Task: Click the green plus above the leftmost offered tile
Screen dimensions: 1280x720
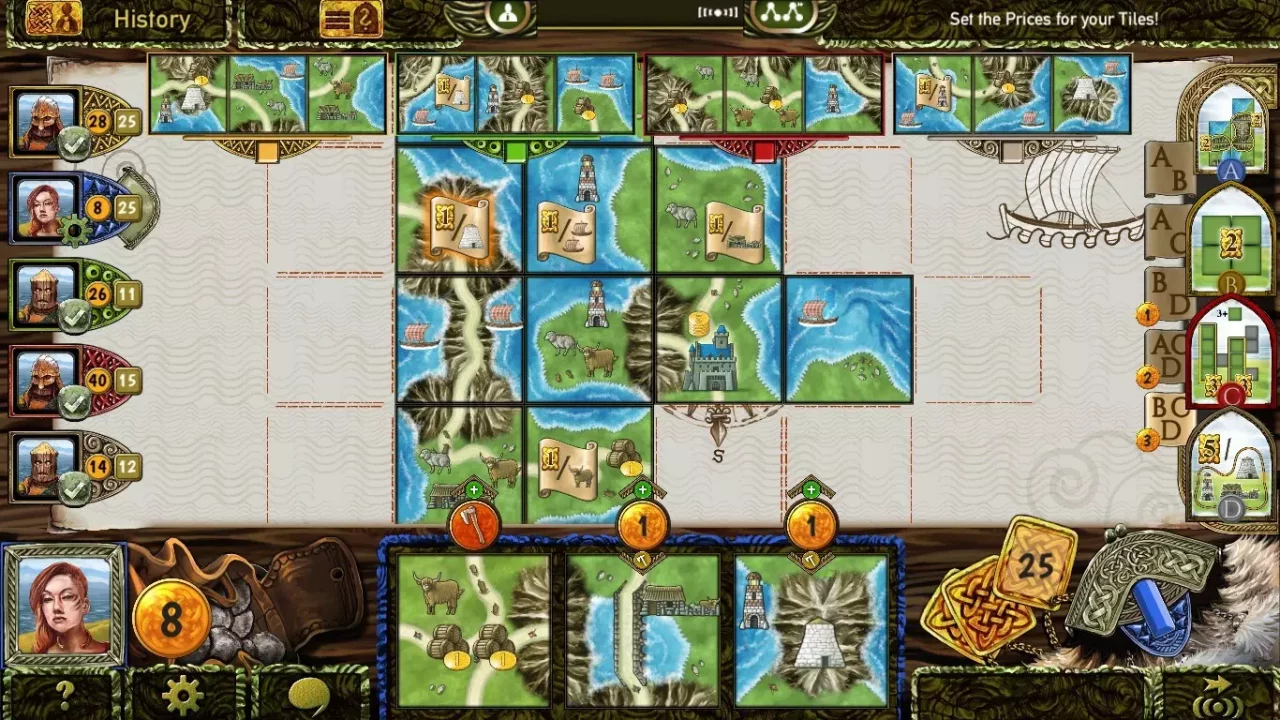Action: (474, 490)
